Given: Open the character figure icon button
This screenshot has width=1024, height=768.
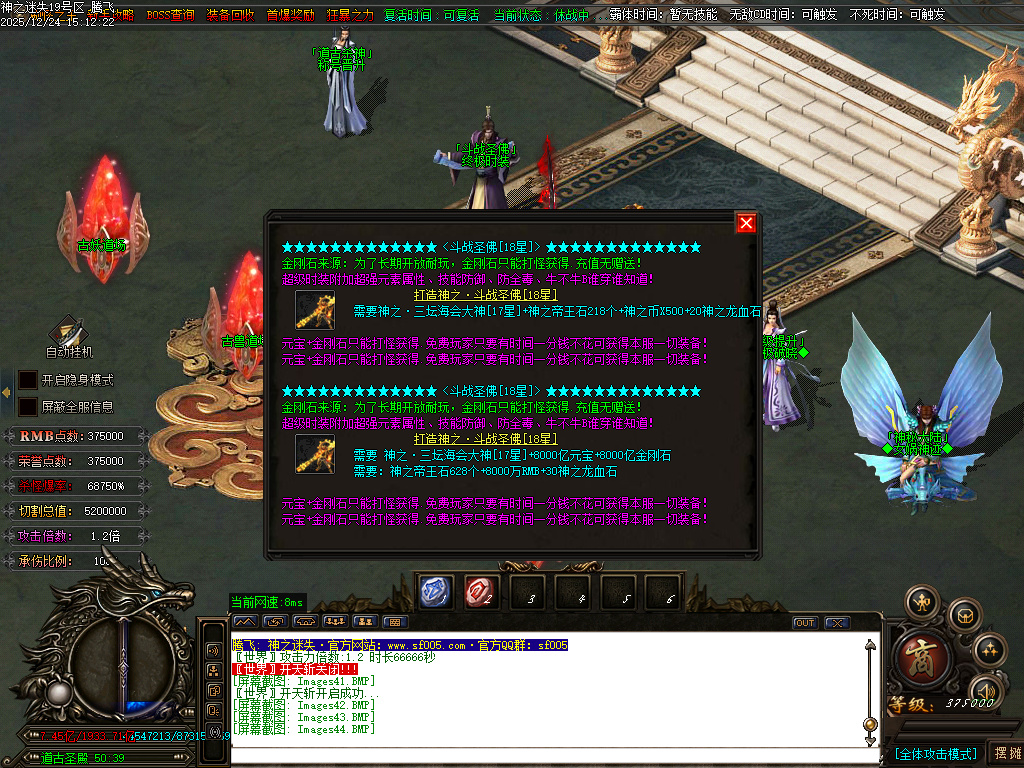Looking at the screenshot, I should click(x=921, y=602).
